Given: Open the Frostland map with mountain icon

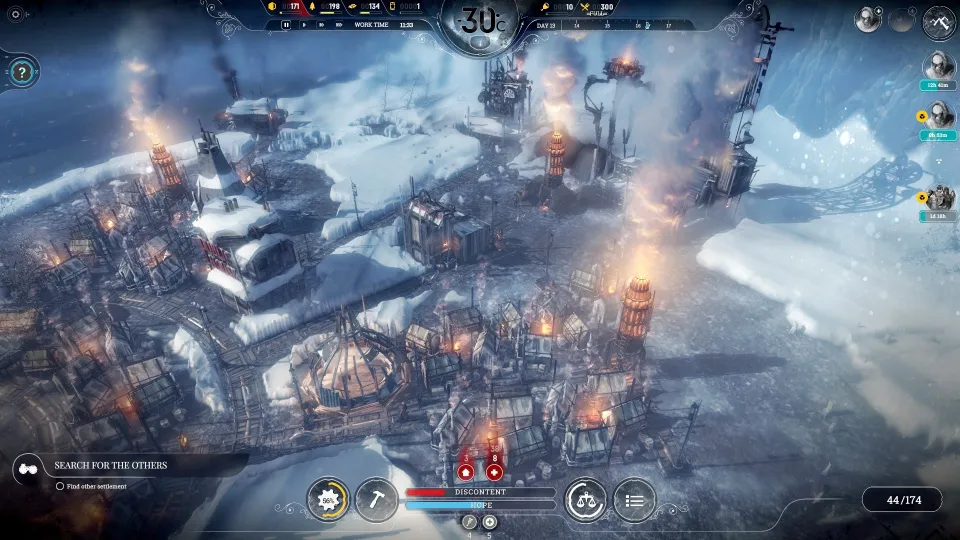Looking at the screenshot, I should (x=939, y=20).
